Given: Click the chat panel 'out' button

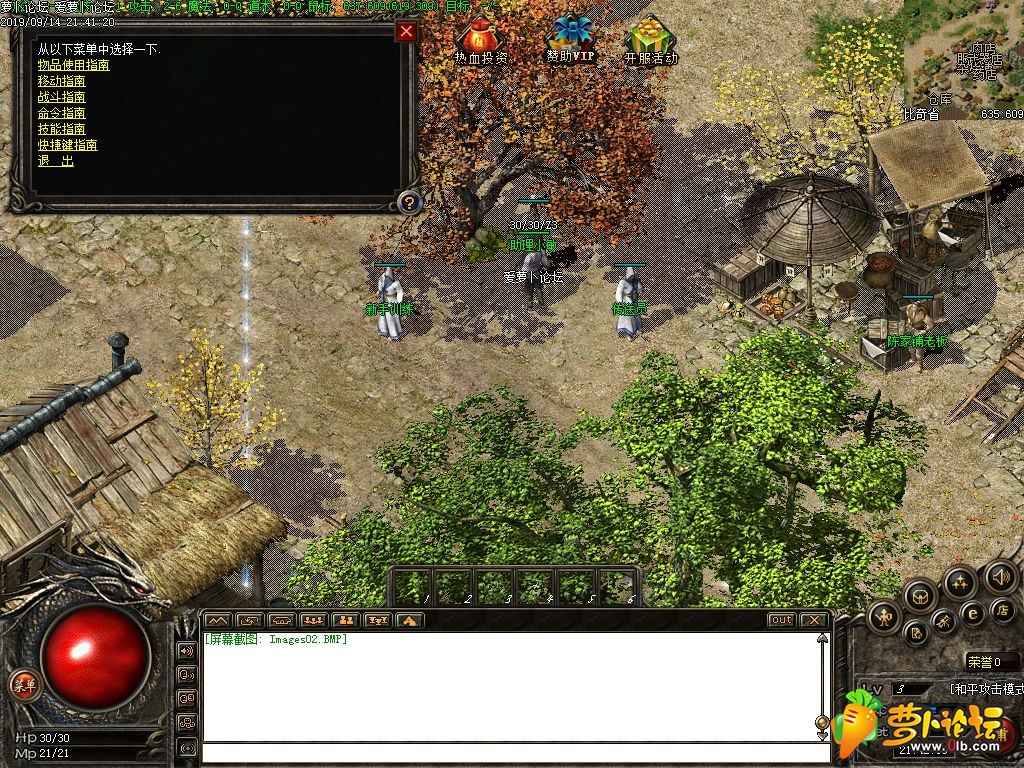Looking at the screenshot, I should click(782, 620).
